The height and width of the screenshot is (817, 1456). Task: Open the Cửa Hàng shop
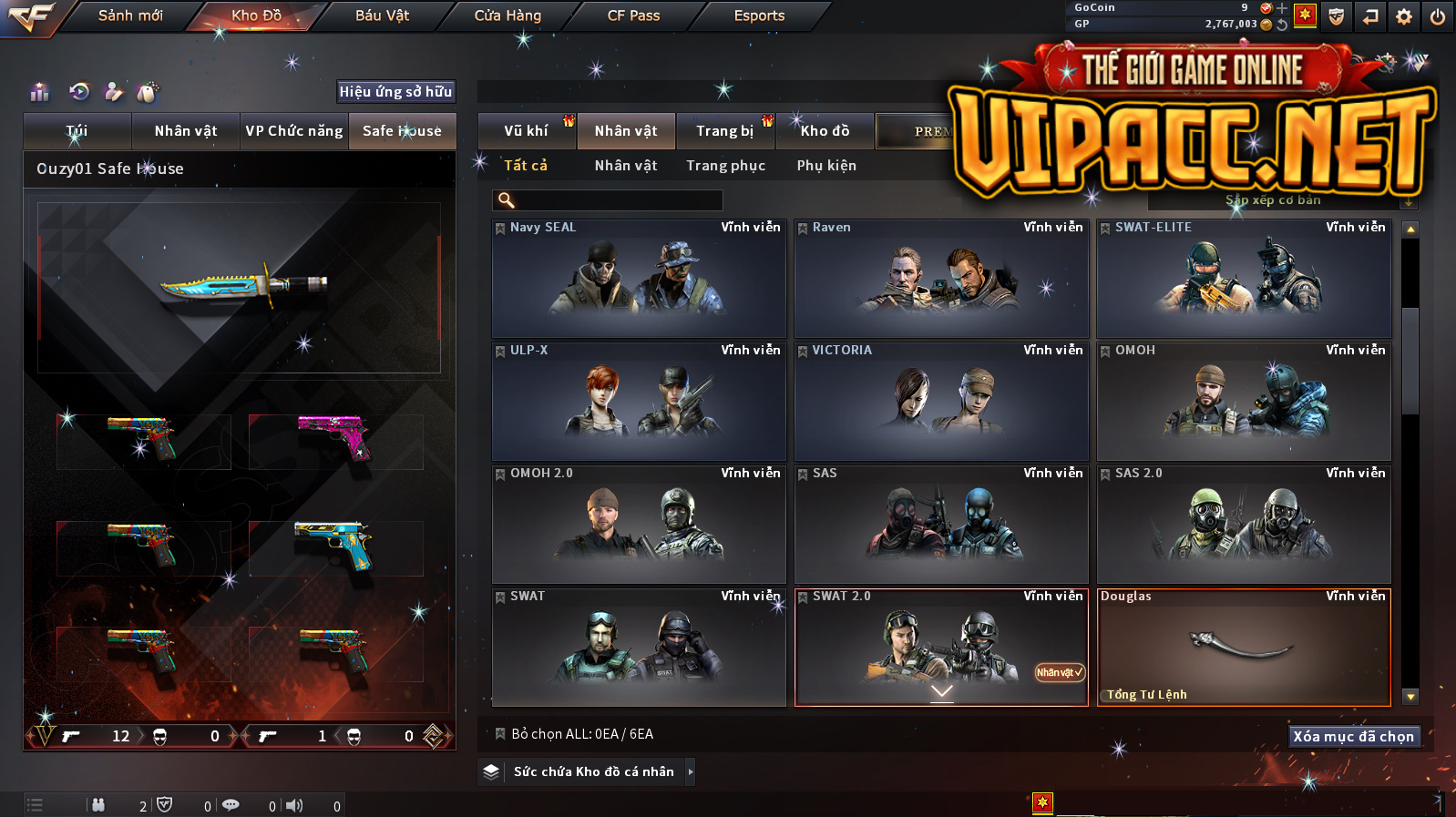508,15
